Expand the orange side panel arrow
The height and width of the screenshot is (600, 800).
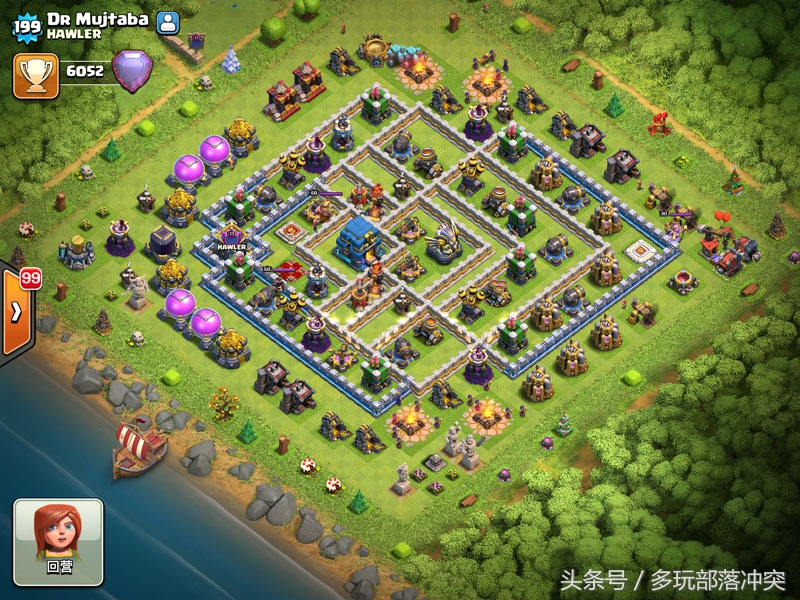coord(16,311)
